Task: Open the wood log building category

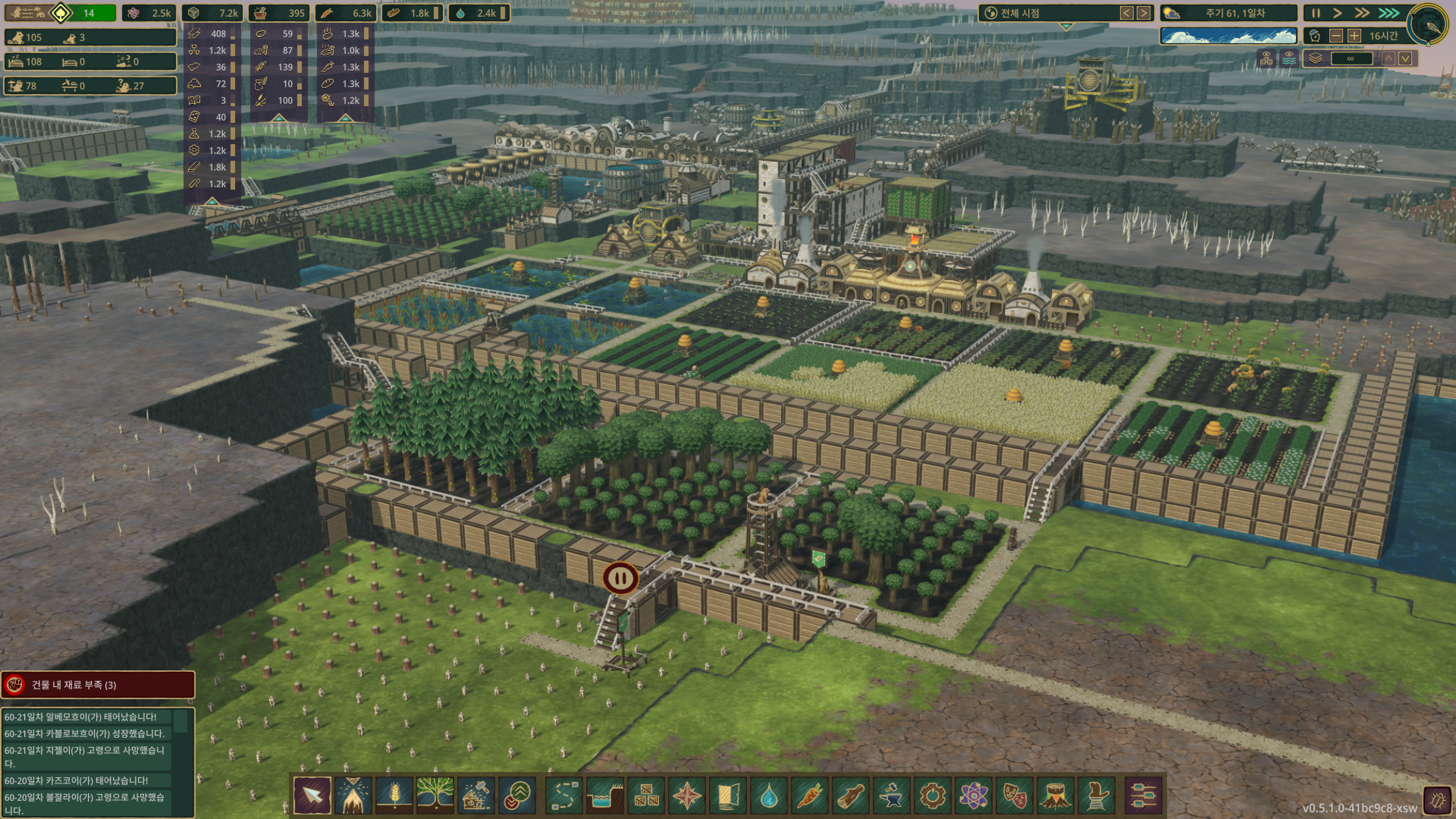Action: tap(850, 795)
